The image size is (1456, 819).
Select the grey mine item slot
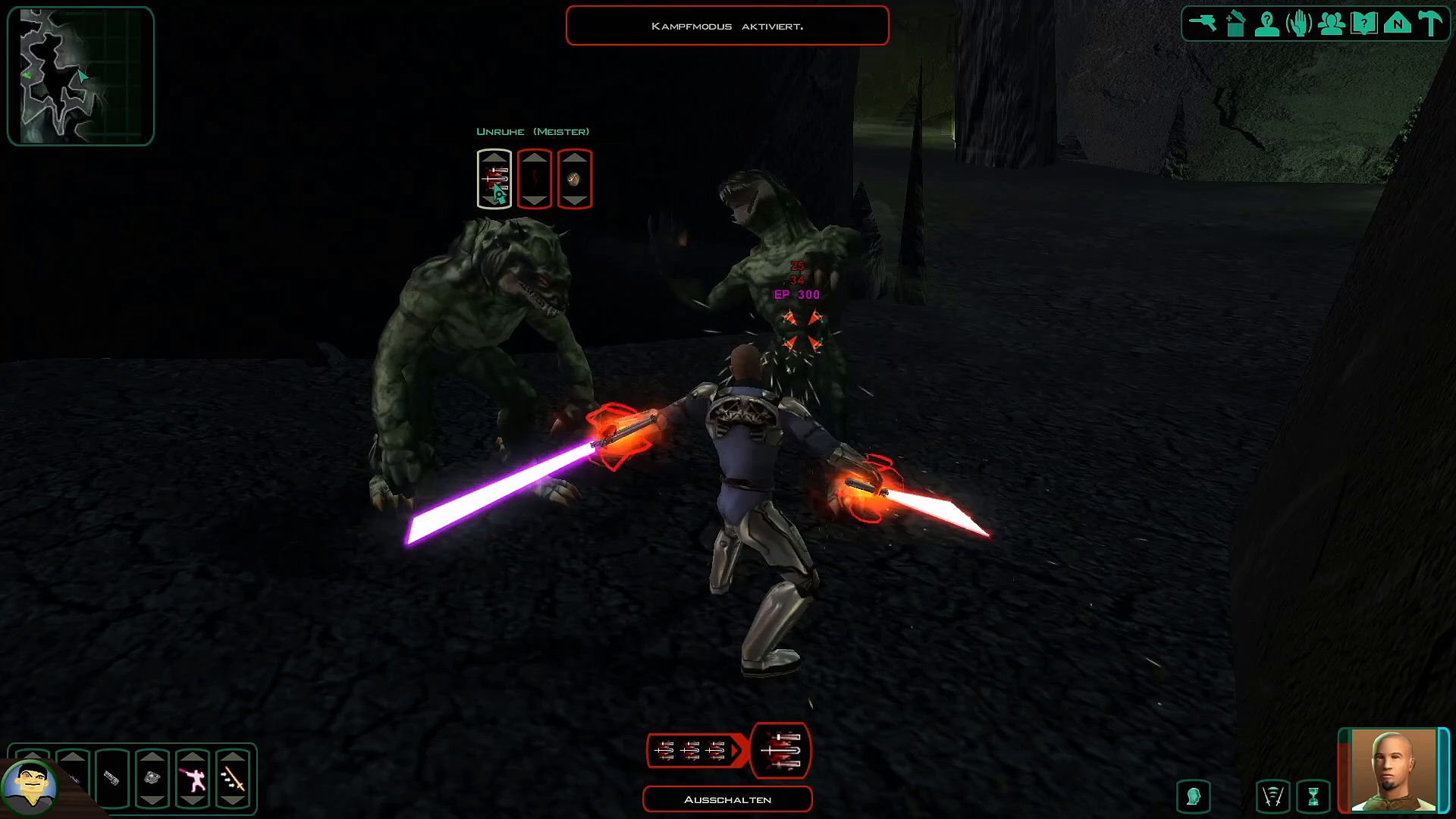tap(152, 779)
